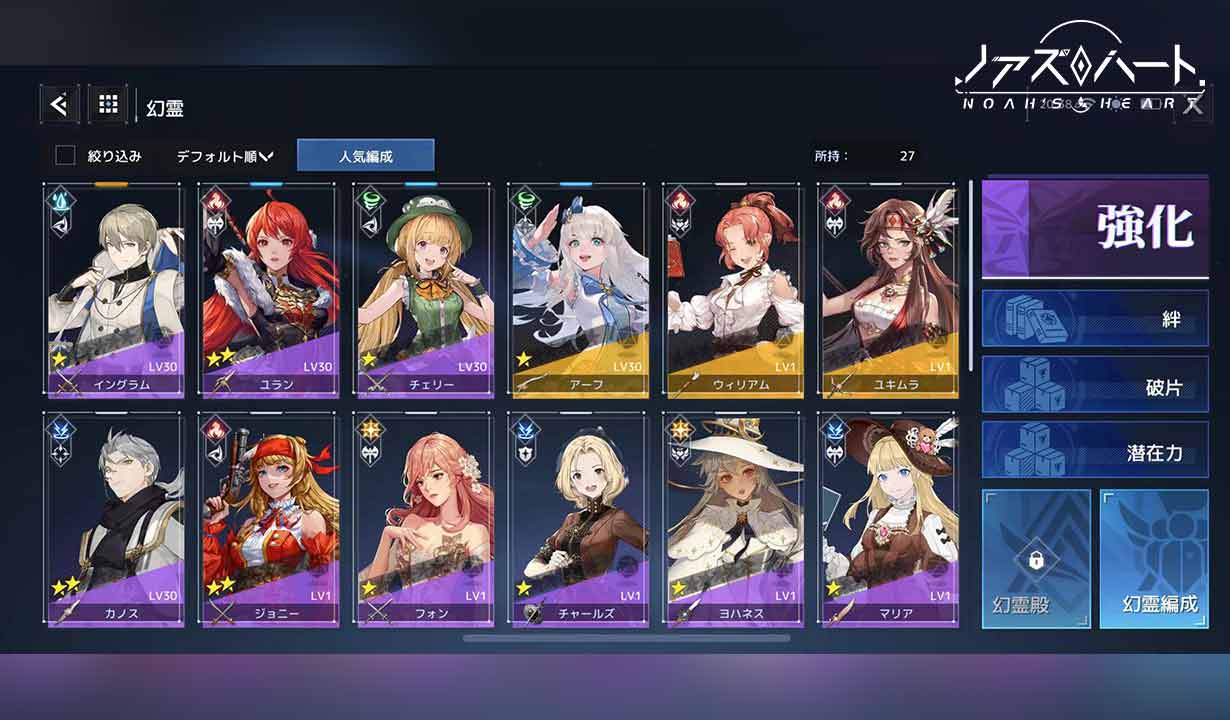Choose the ユキムラ character card
Image resolution: width=1230 pixels, height=720 pixels.
pyautogui.click(x=887, y=290)
